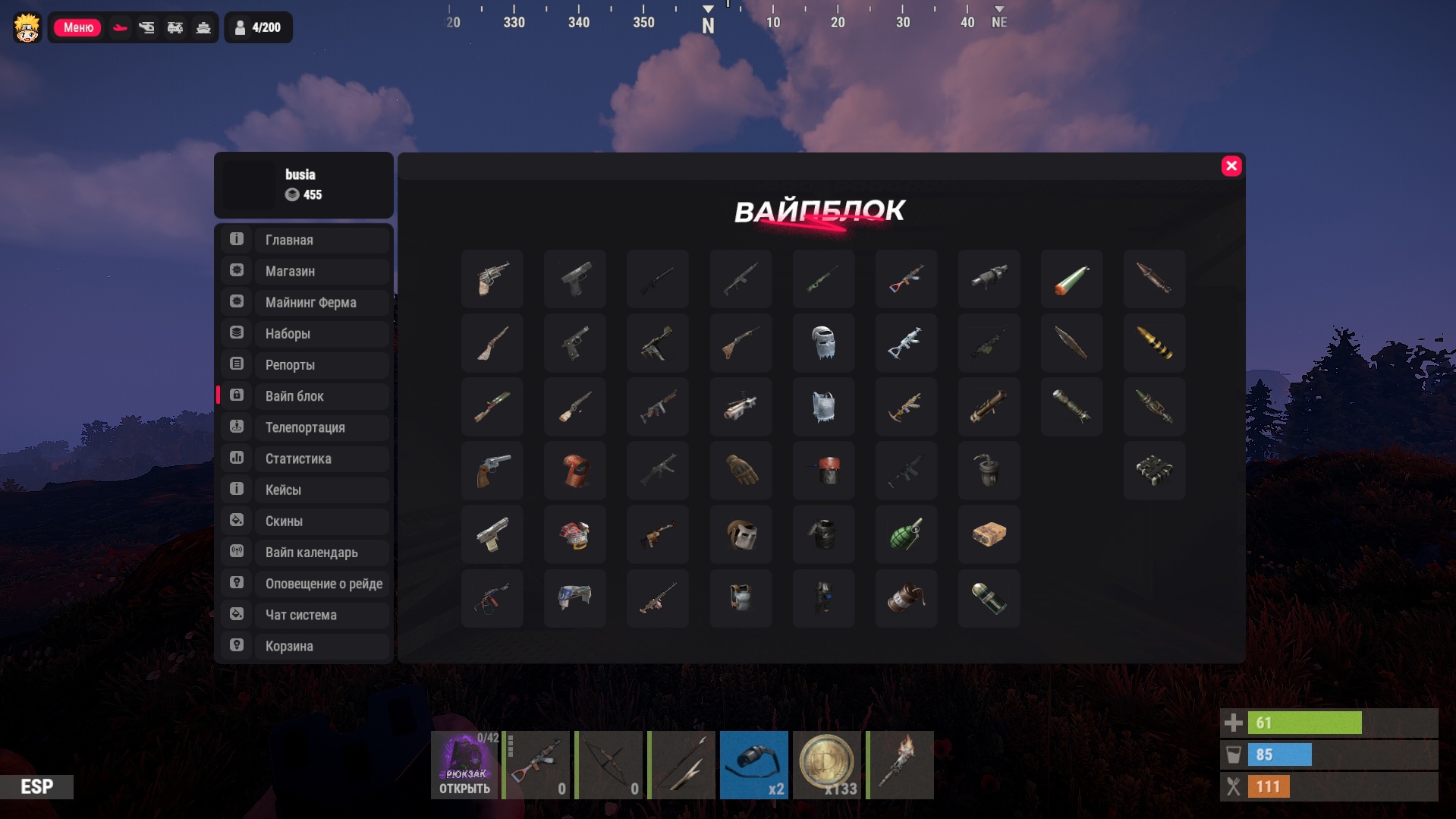Image resolution: width=1456 pixels, height=819 pixels.
Task: Select the Наборы kits entry
Action: click(x=305, y=333)
